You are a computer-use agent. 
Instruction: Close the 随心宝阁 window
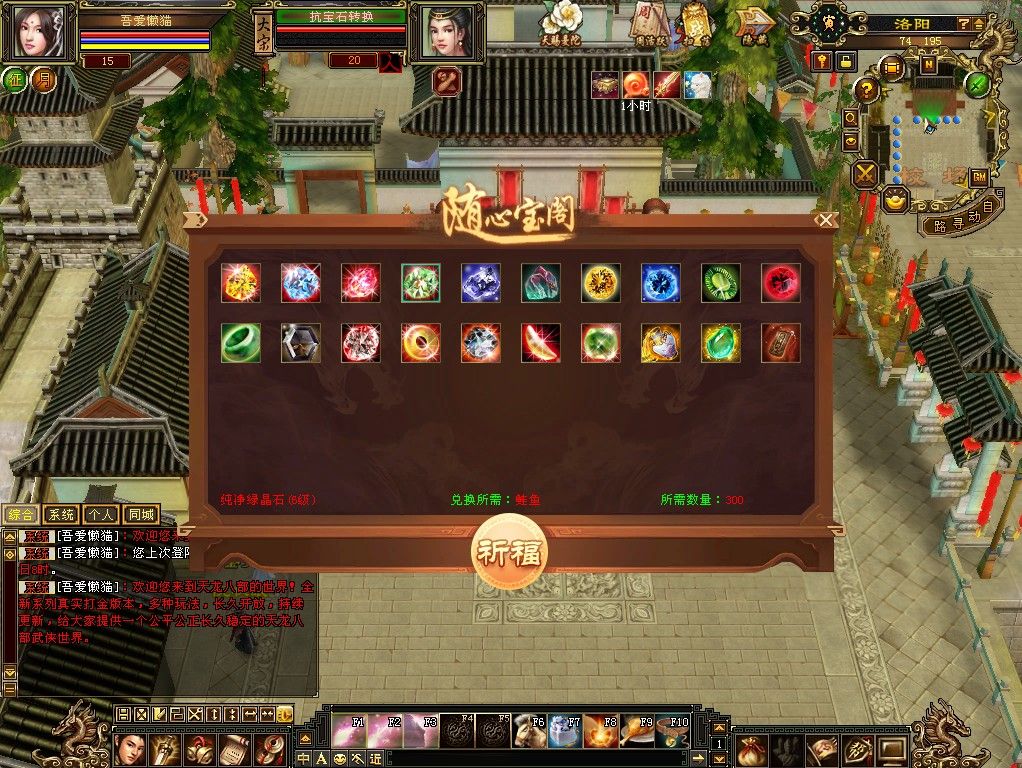[x=825, y=220]
